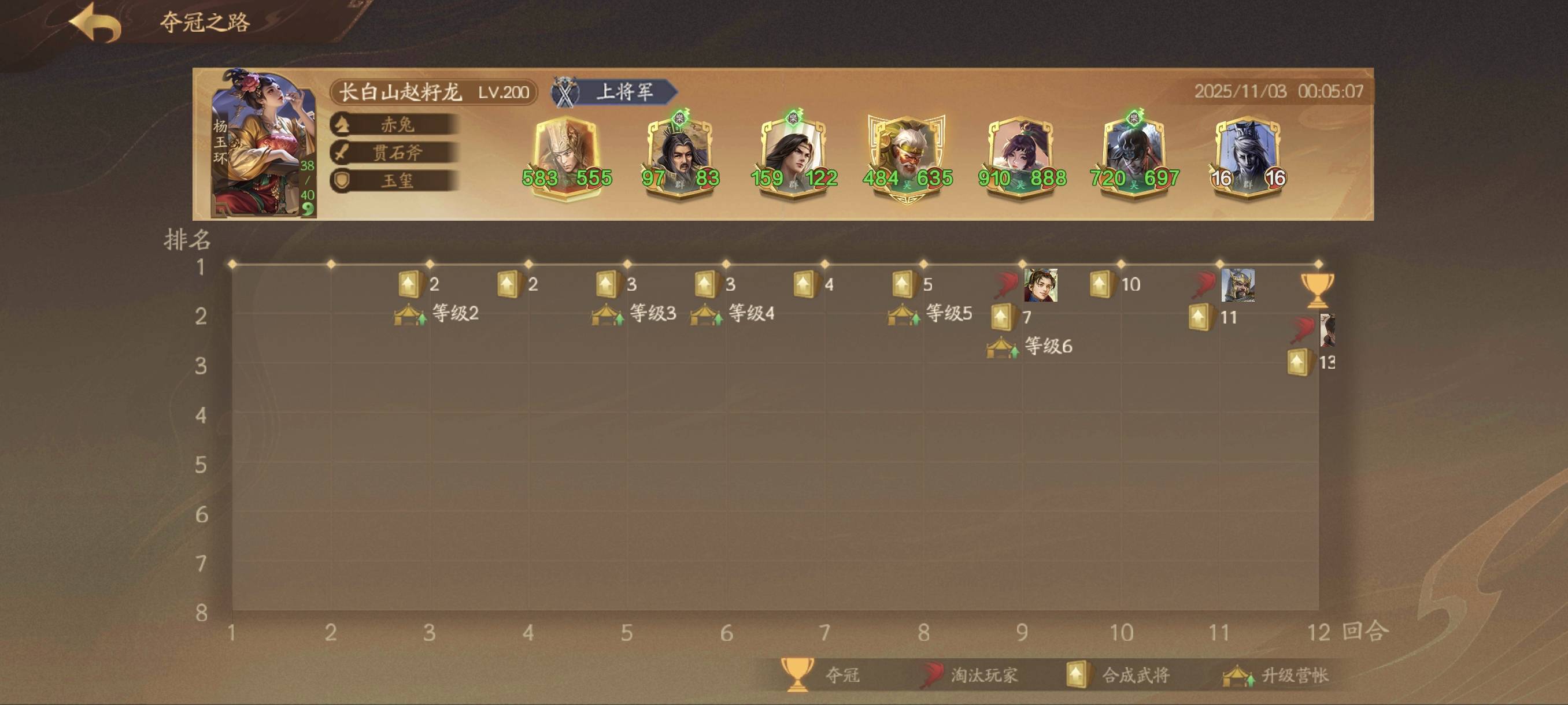The width and height of the screenshot is (1568, 705).
Task: View the general with 583 and 555 stats
Action: pos(566,158)
